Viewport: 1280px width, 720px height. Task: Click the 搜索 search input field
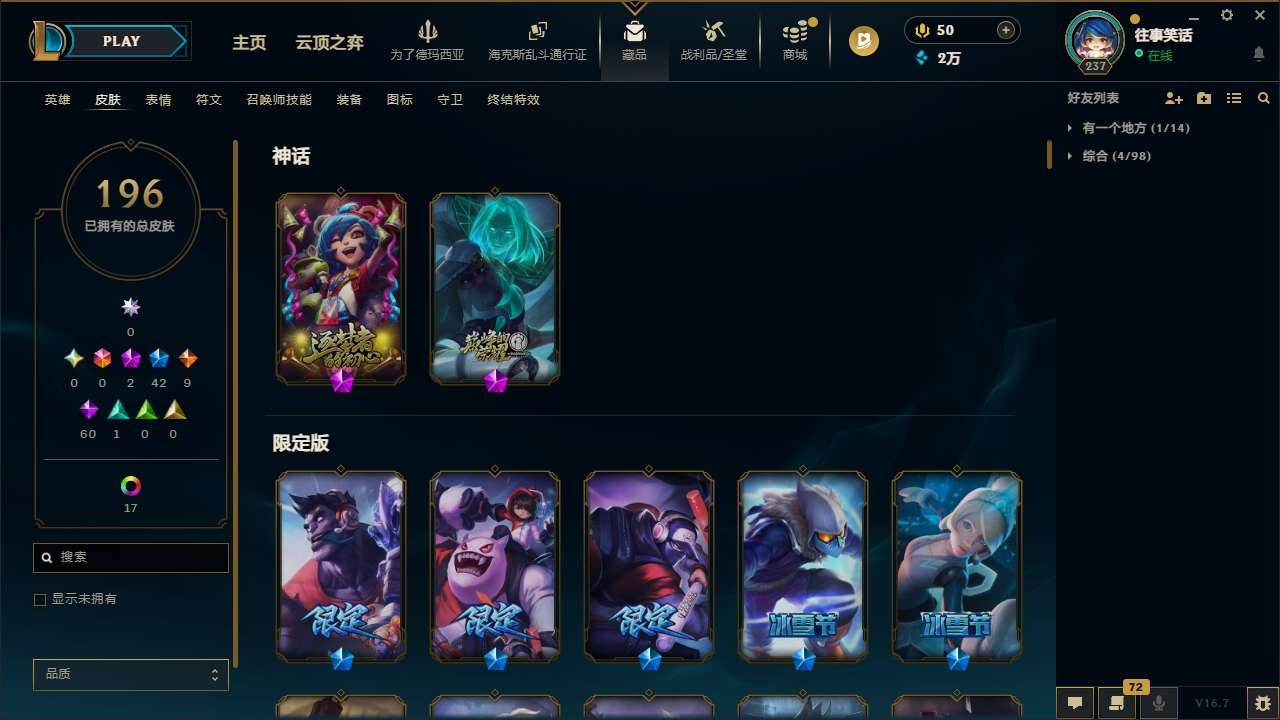130,557
